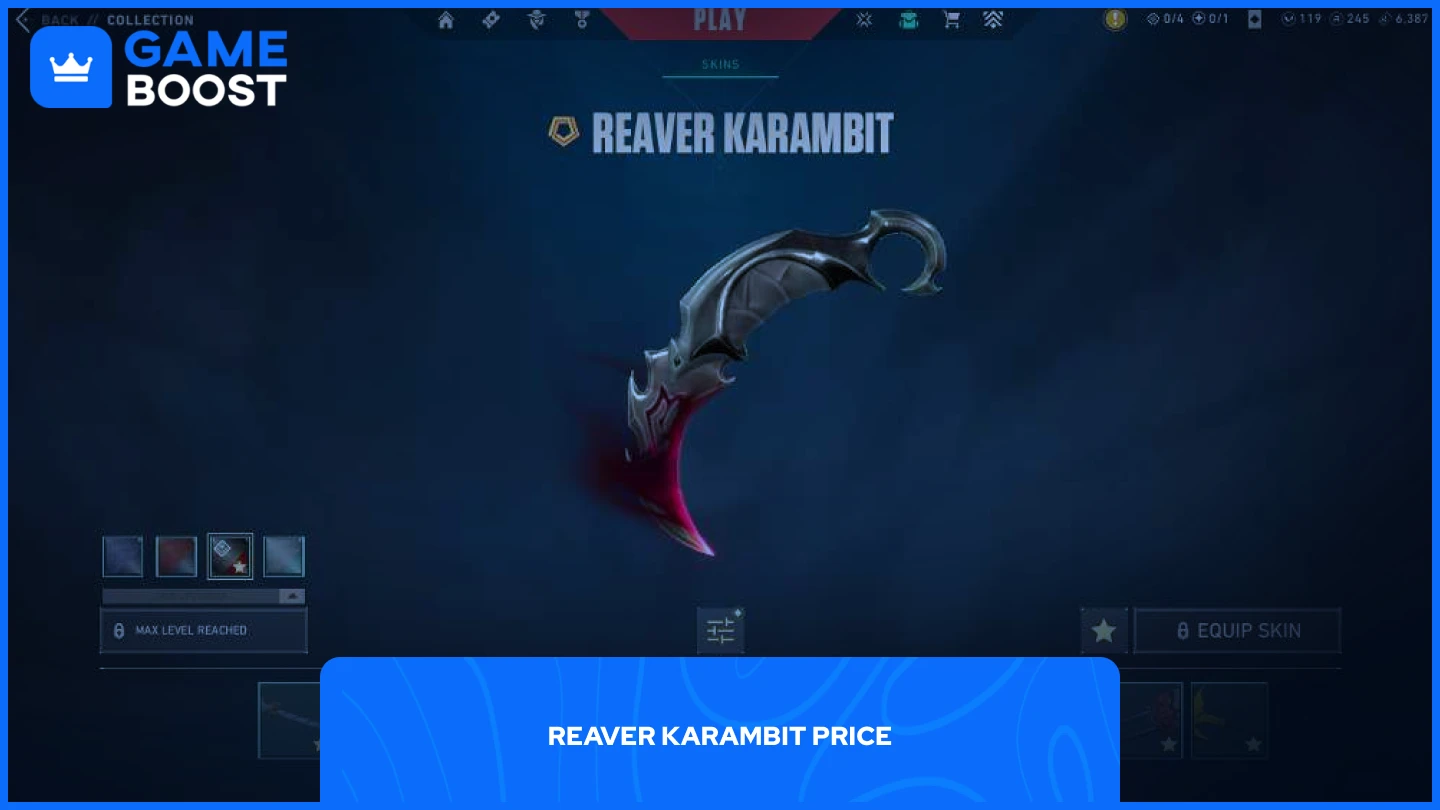
Task: Open the Premium Battlepass chevrons icon
Action: pyautogui.click(x=993, y=19)
